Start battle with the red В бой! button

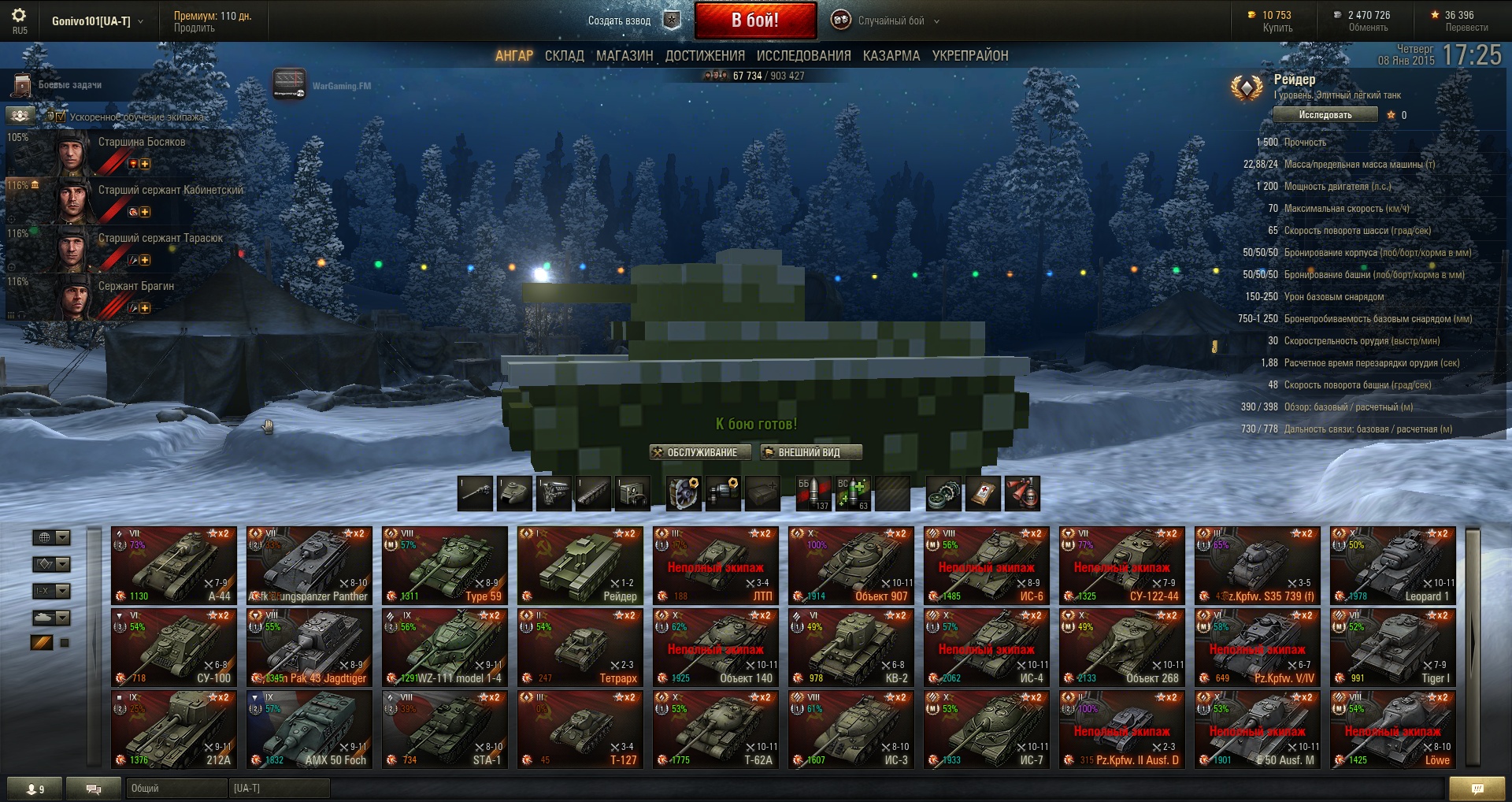point(754,20)
